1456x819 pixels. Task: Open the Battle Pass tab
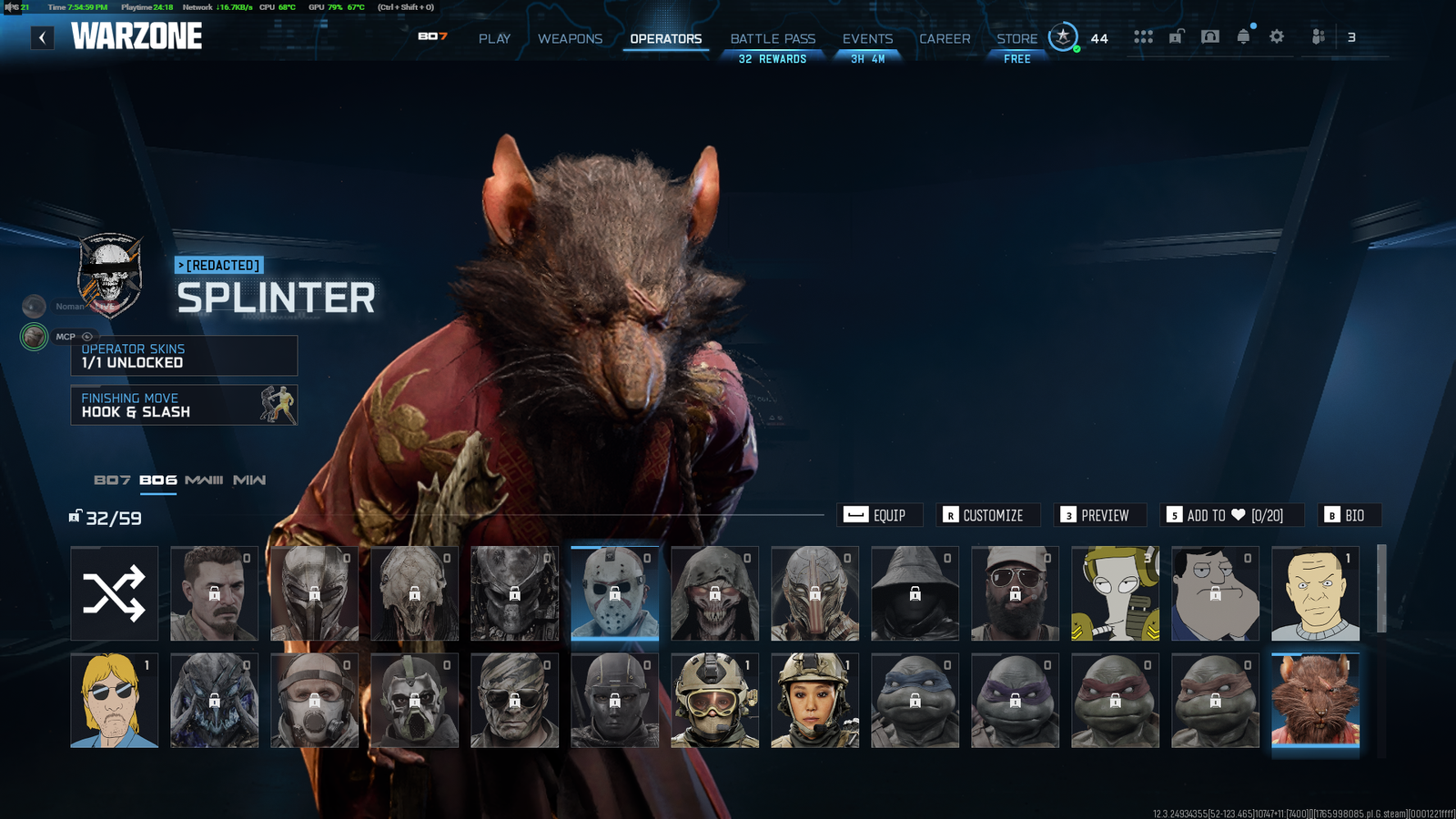point(773,38)
